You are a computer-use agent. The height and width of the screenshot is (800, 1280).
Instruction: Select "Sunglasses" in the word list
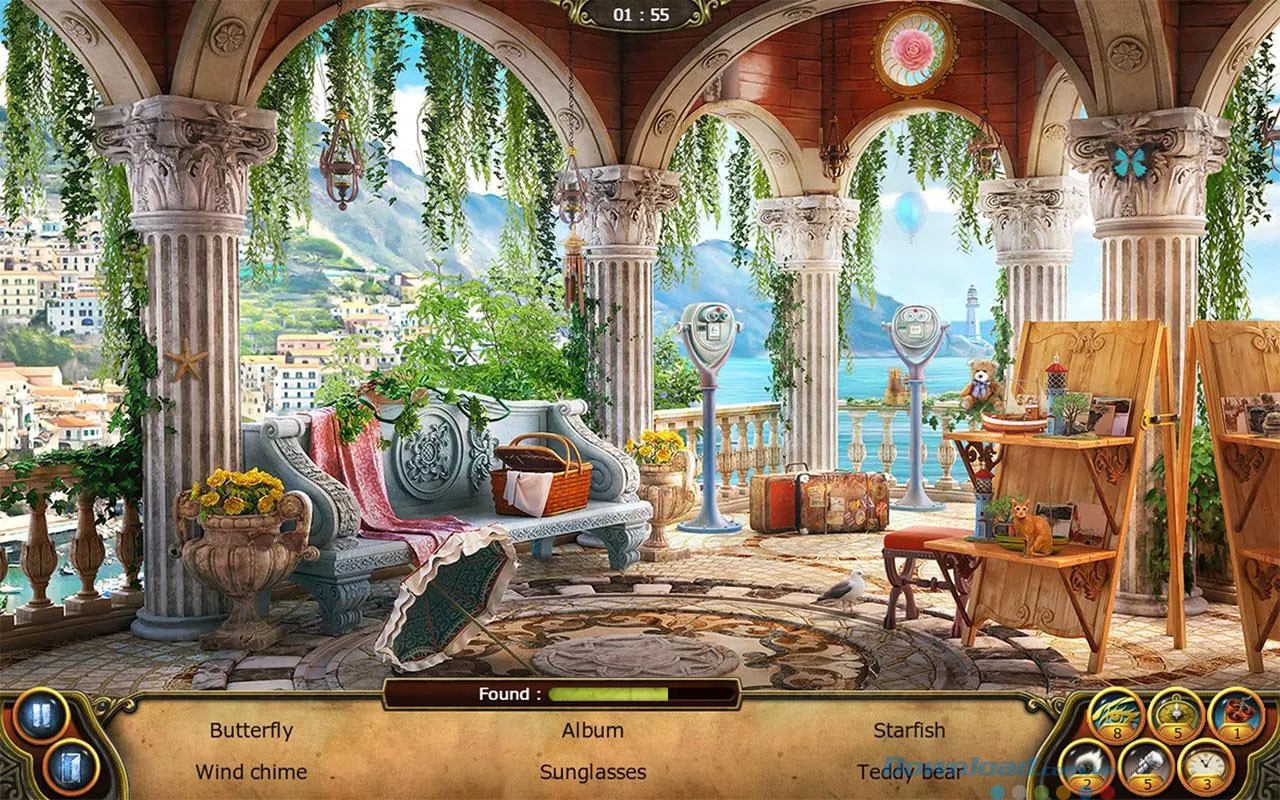tap(592, 772)
